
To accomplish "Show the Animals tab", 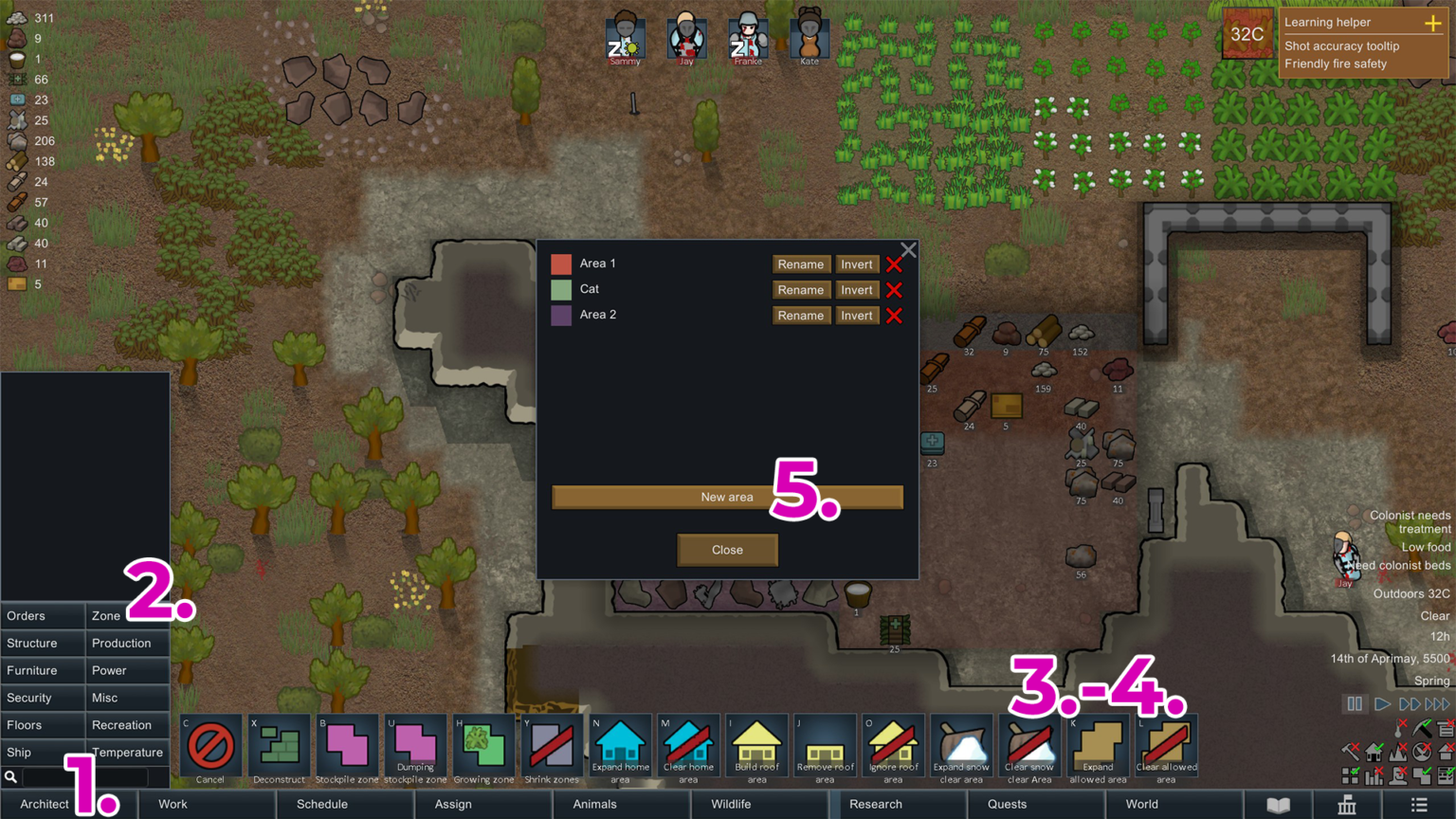I will [594, 804].
